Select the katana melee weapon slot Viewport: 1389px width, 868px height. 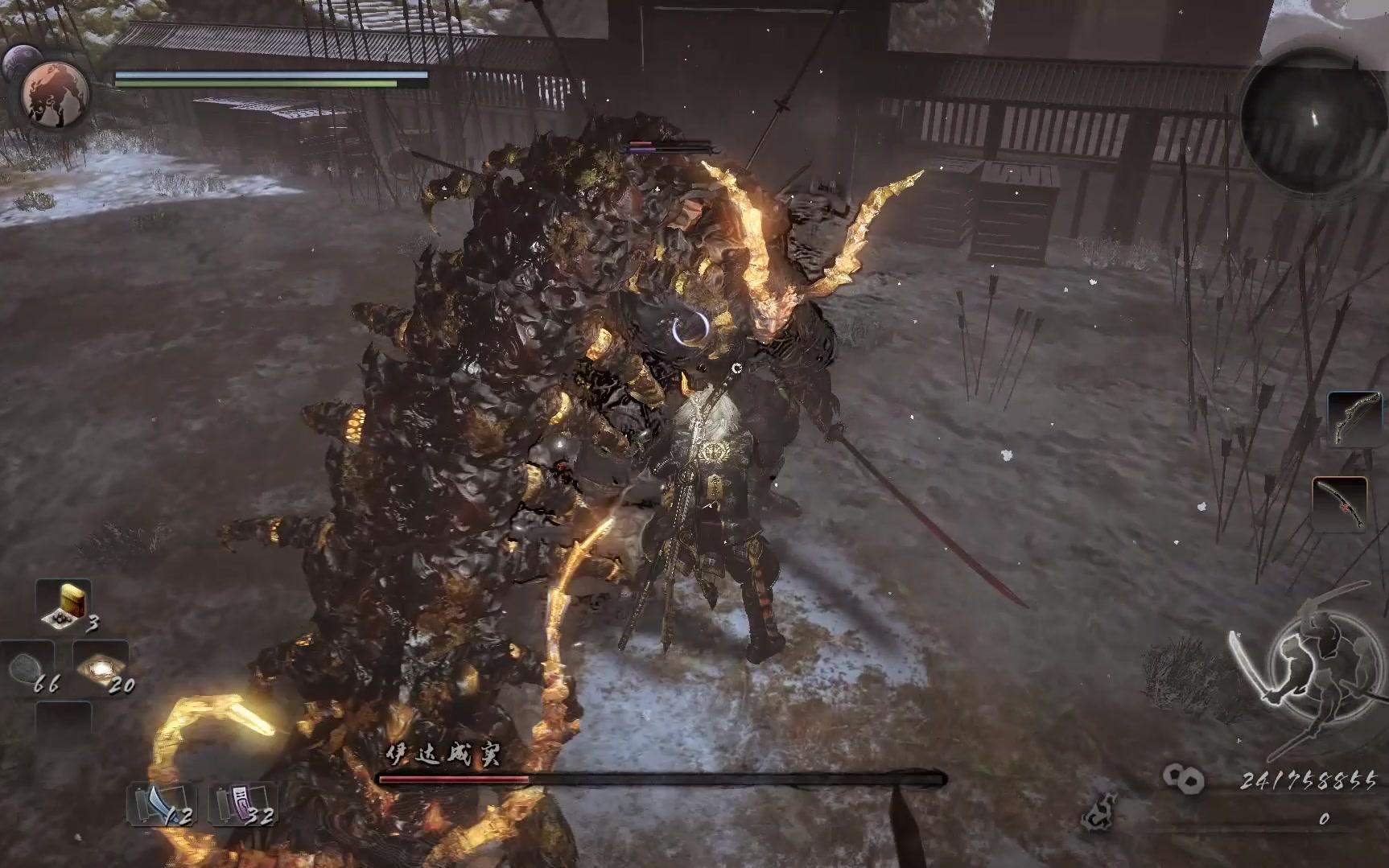pyautogui.click(x=1340, y=505)
